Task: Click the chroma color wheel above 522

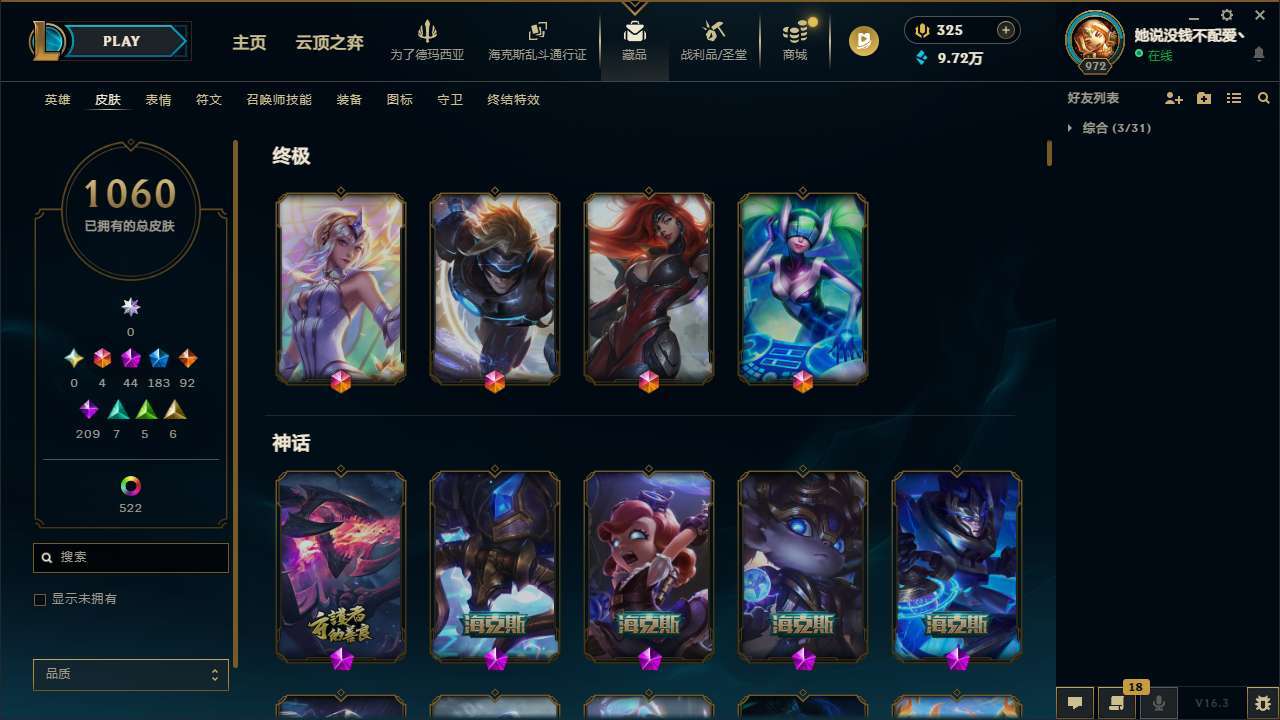Action: 130,484
